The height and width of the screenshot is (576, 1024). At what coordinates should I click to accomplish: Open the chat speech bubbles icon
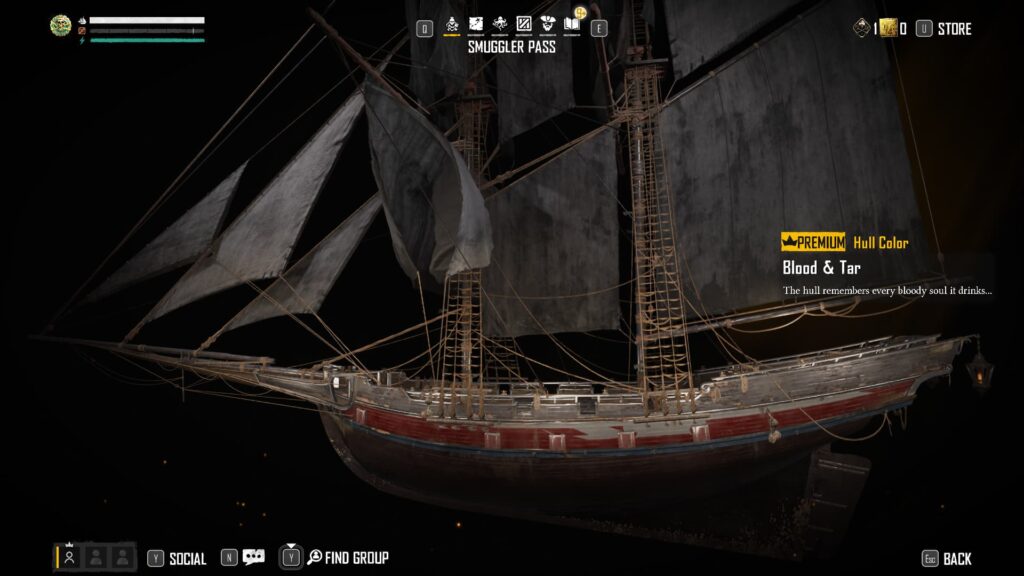254,558
